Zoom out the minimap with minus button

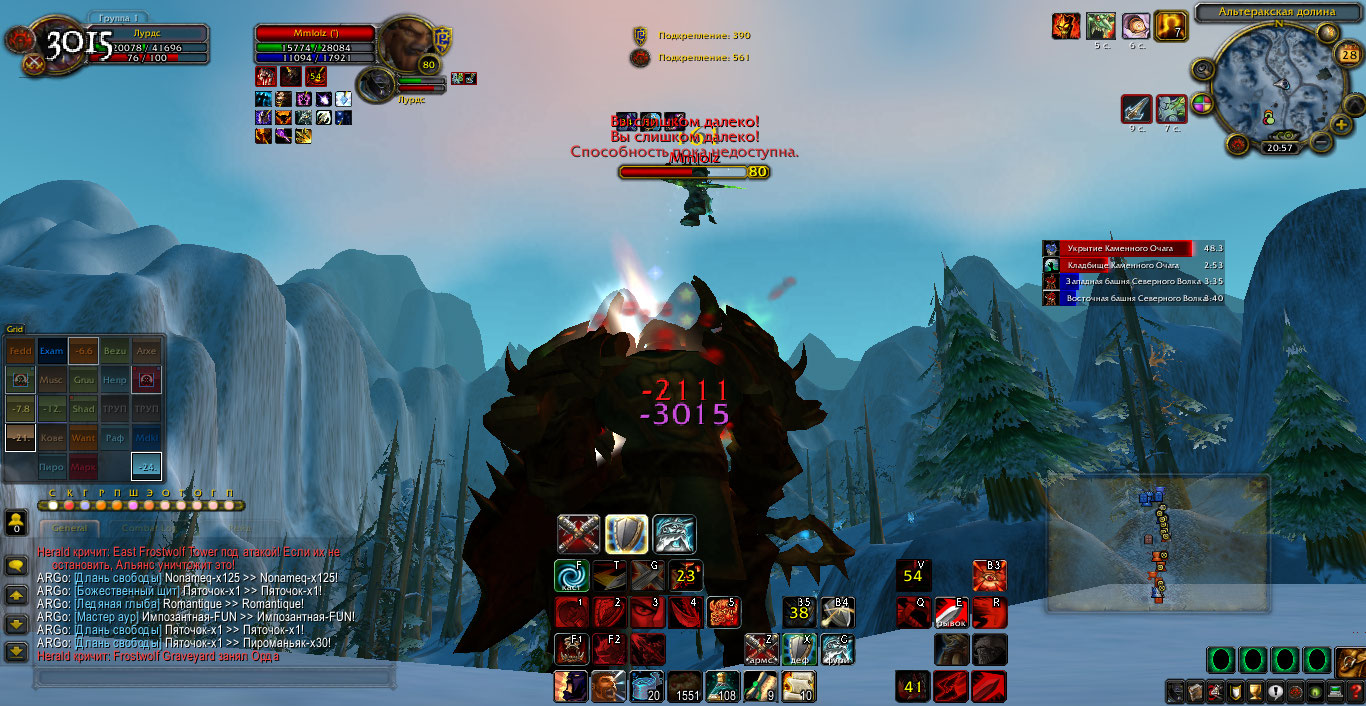[1321, 142]
